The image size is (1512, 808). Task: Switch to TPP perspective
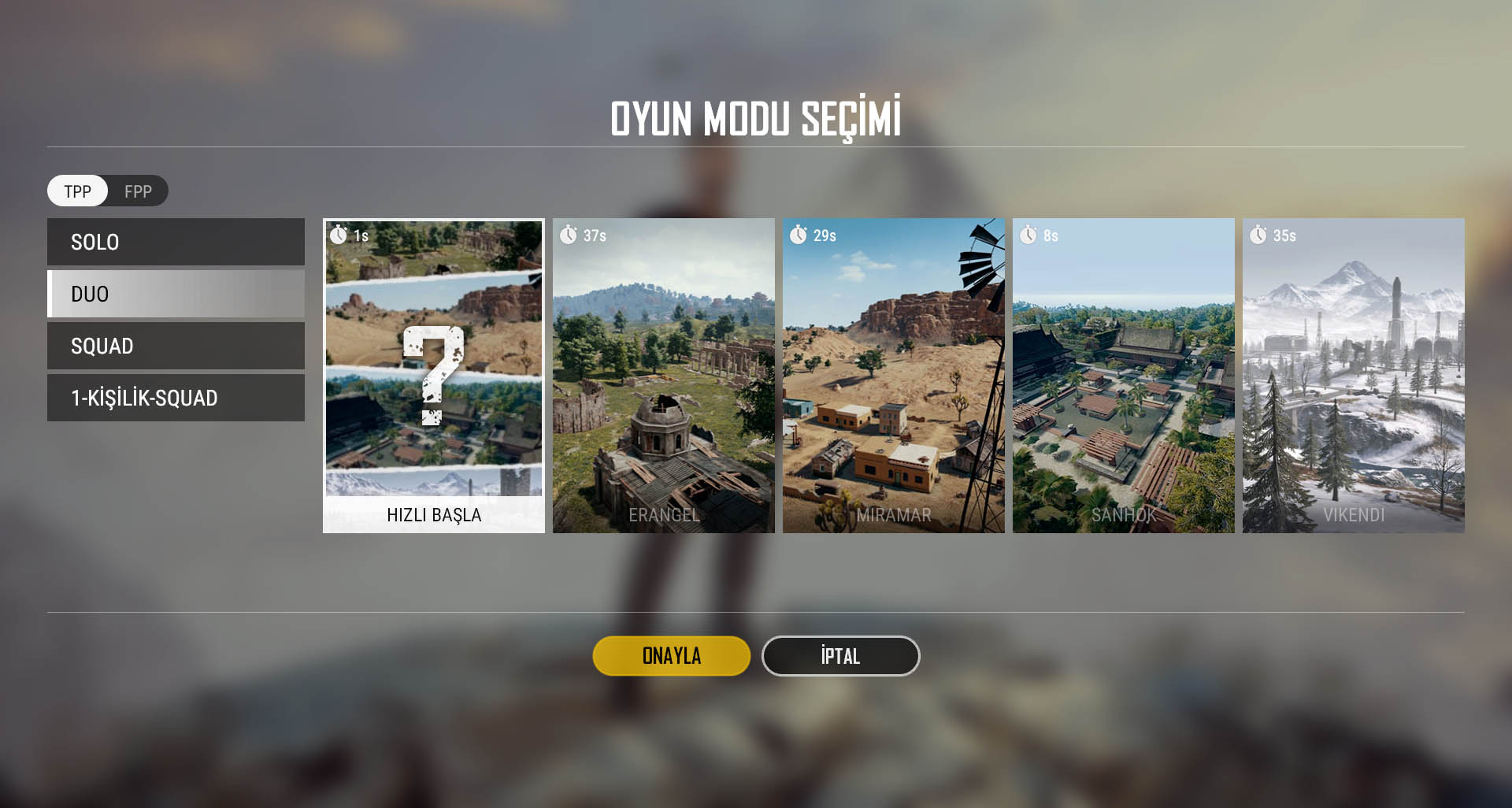pos(77,191)
